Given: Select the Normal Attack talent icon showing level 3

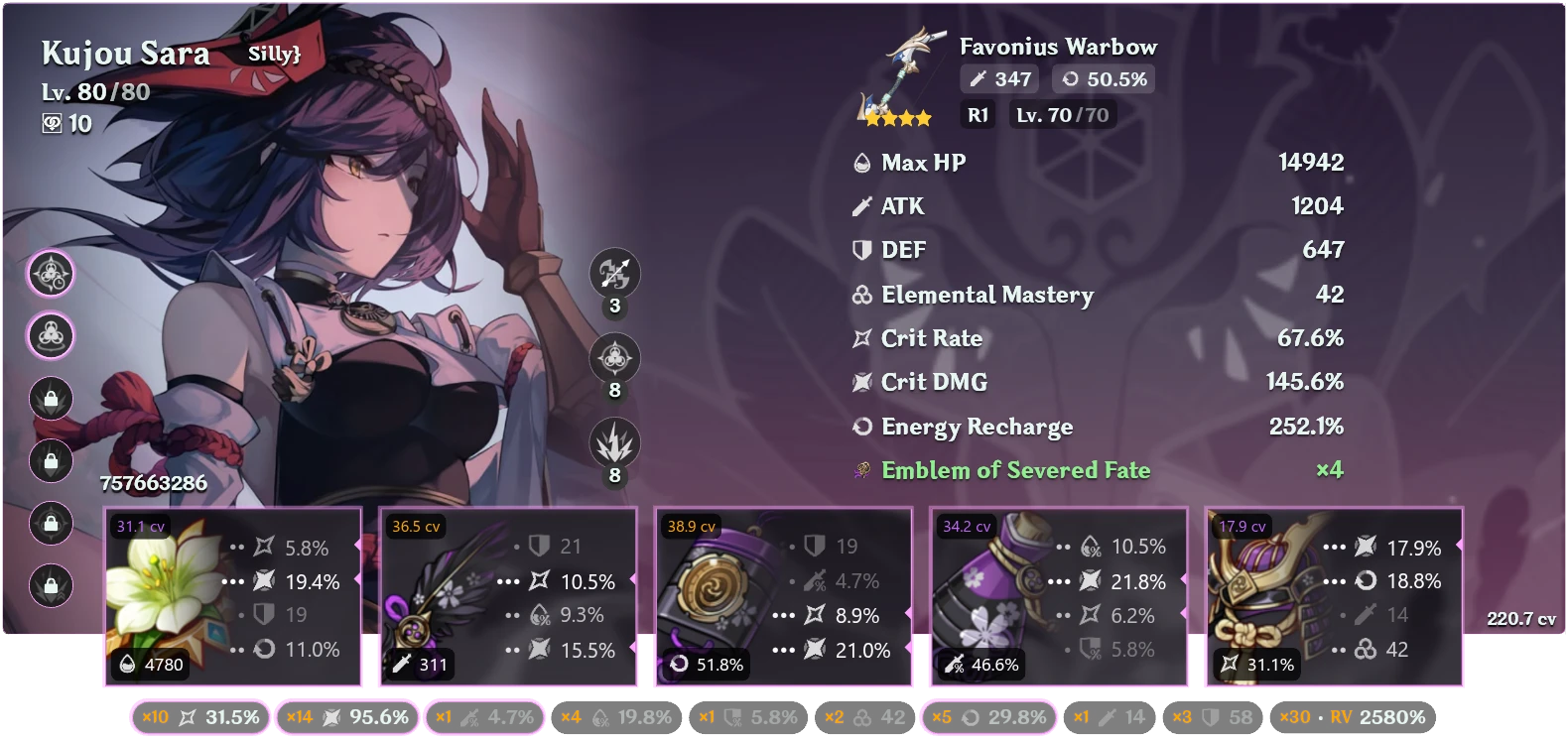Looking at the screenshot, I should (612, 275).
